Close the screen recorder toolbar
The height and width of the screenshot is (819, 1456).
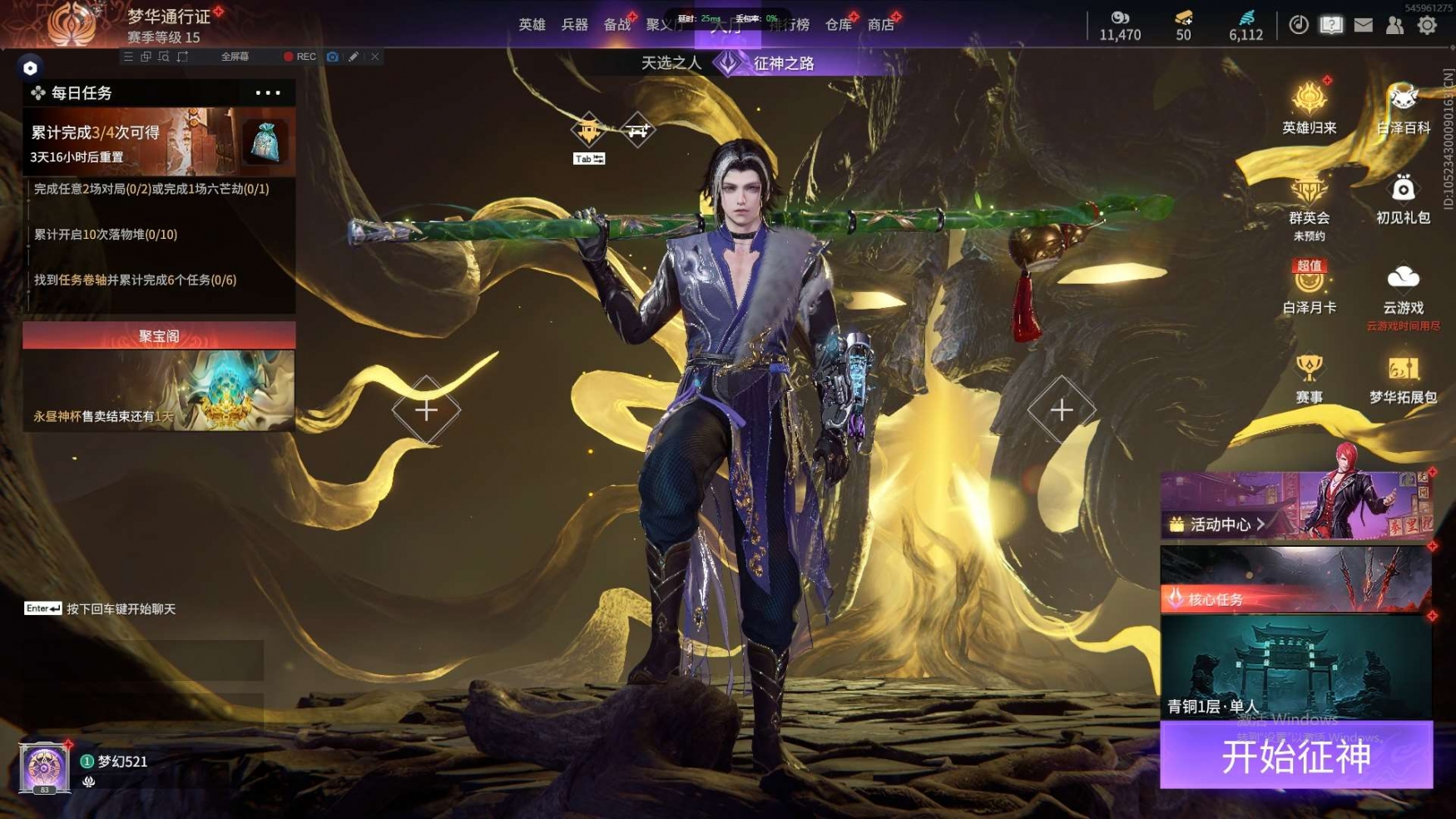(375, 57)
